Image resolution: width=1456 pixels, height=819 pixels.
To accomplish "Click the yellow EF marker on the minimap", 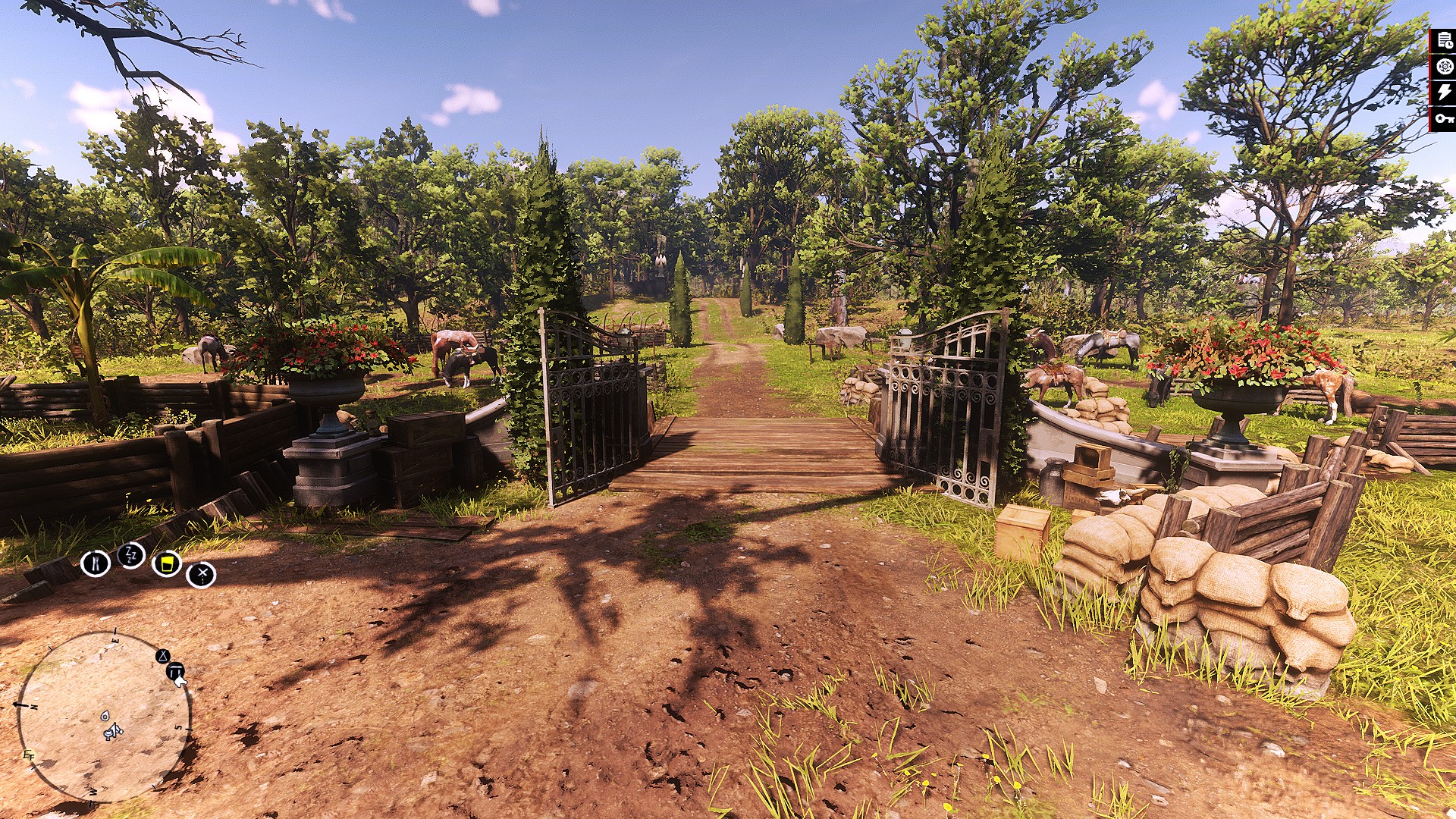I will point(30,755).
